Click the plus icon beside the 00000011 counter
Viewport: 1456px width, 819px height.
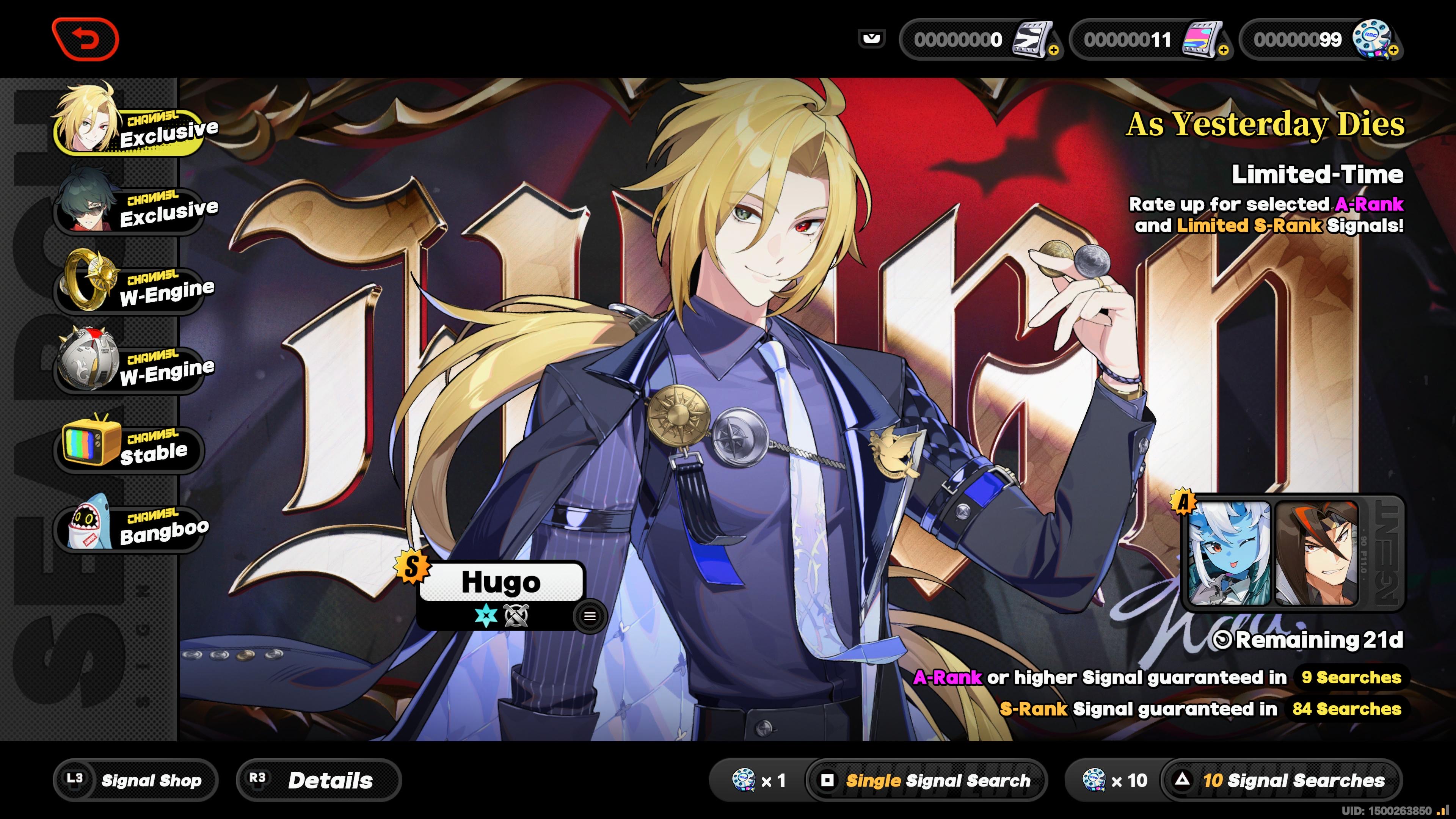pyautogui.click(x=1224, y=51)
